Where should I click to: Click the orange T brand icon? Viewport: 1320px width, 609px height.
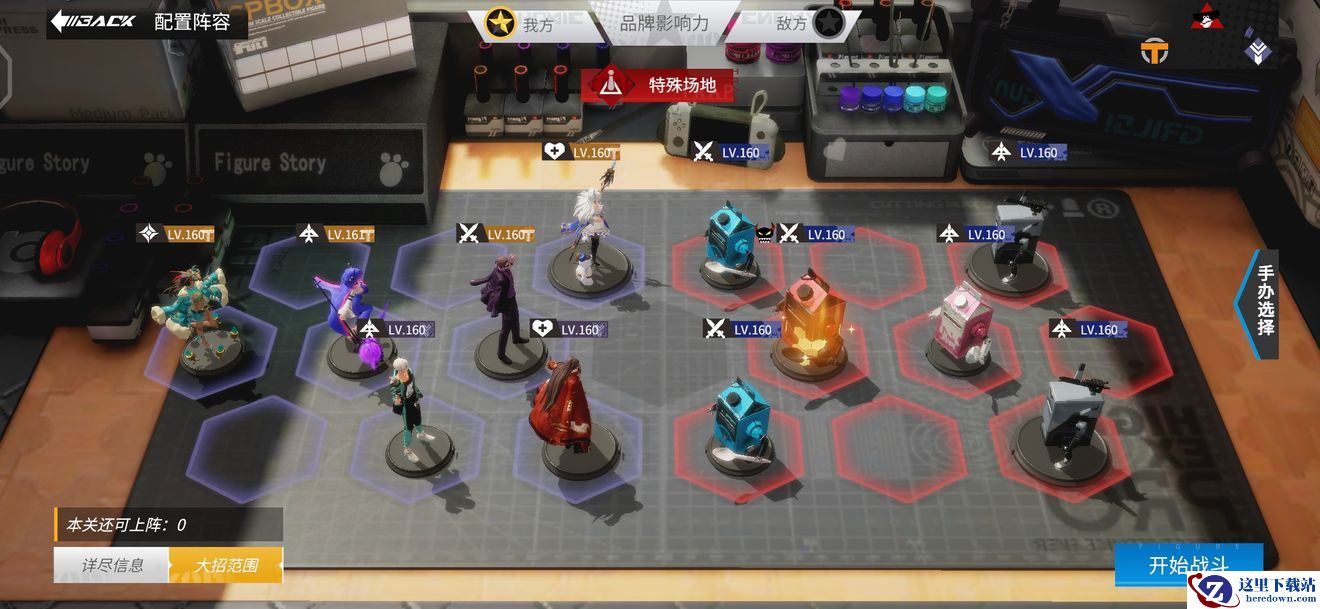click(1155, 50)
